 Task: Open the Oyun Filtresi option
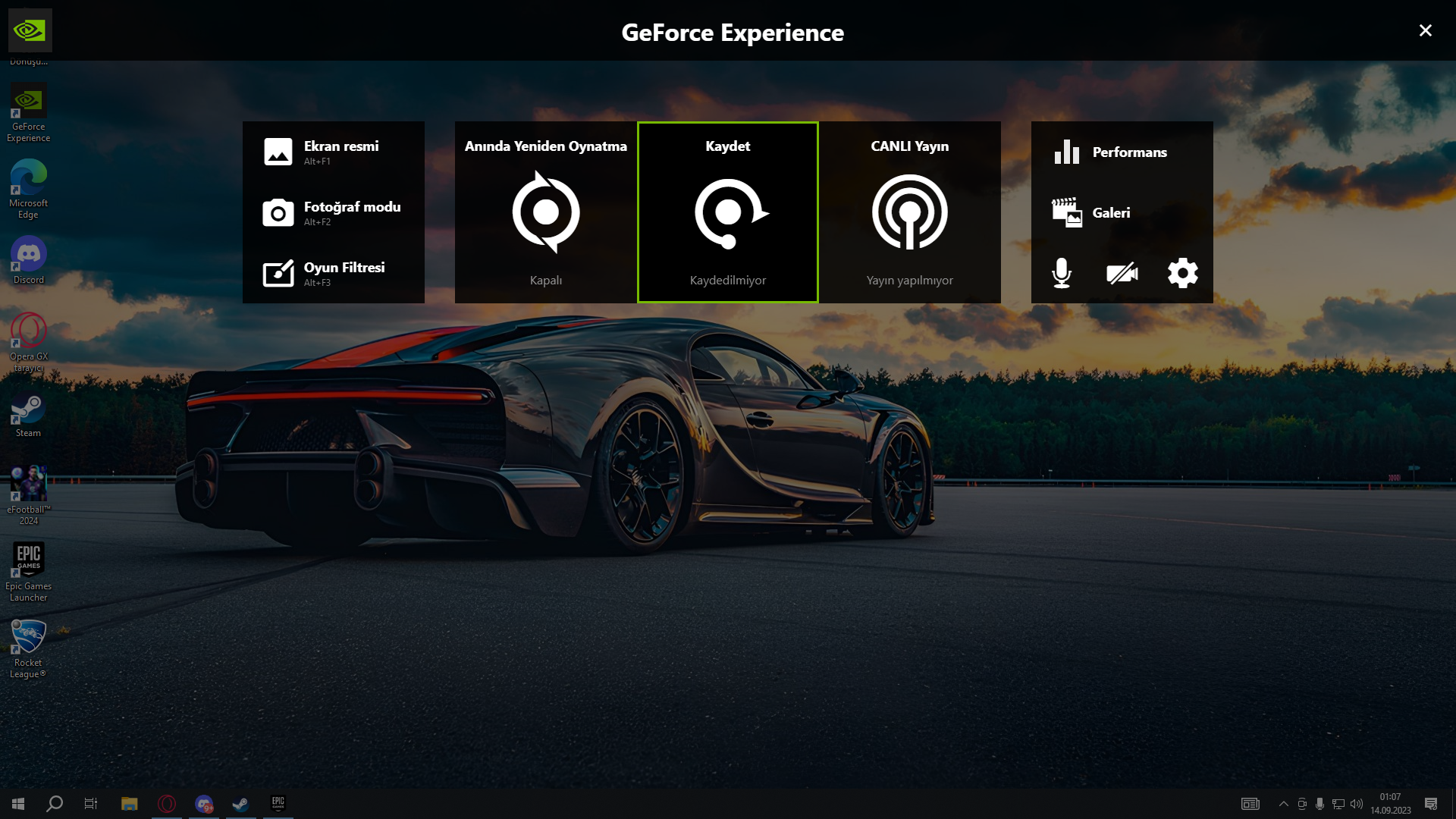click(332, 273)
